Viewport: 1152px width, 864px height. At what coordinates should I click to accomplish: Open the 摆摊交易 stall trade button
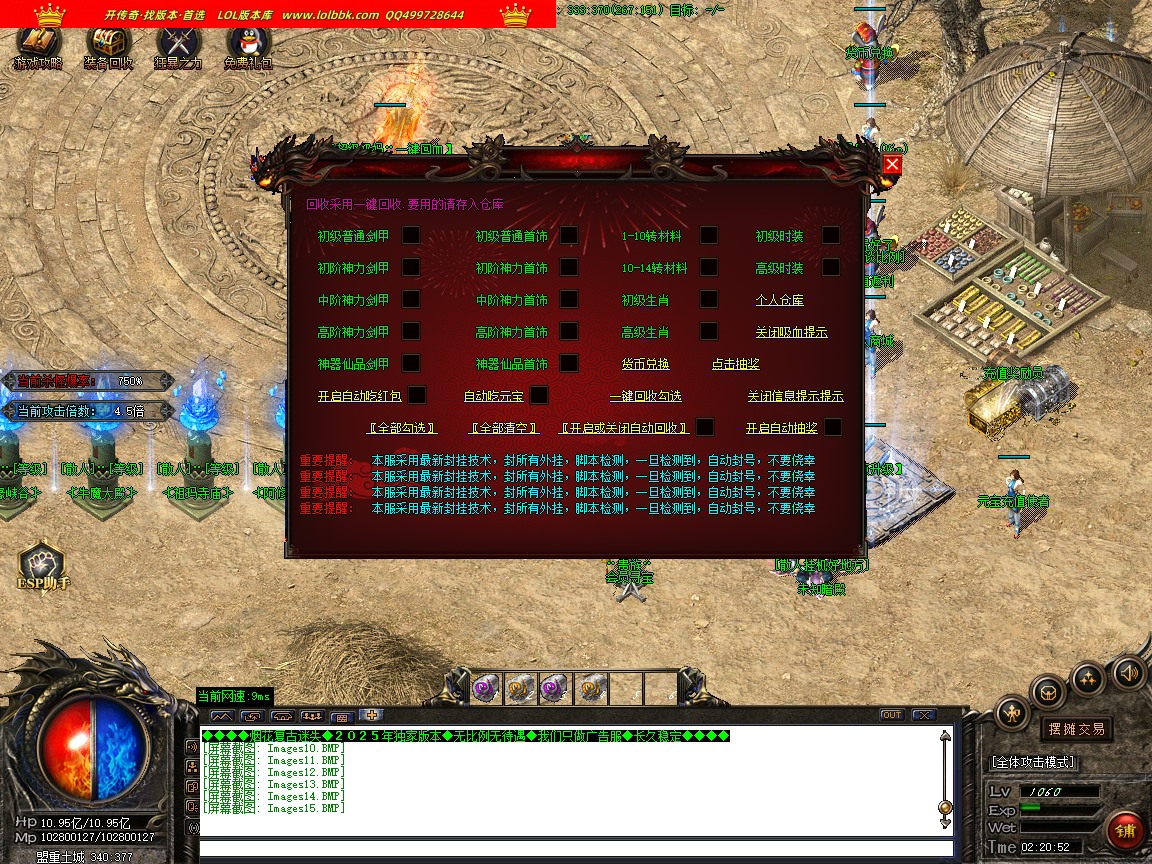(x=1076, y=729)
